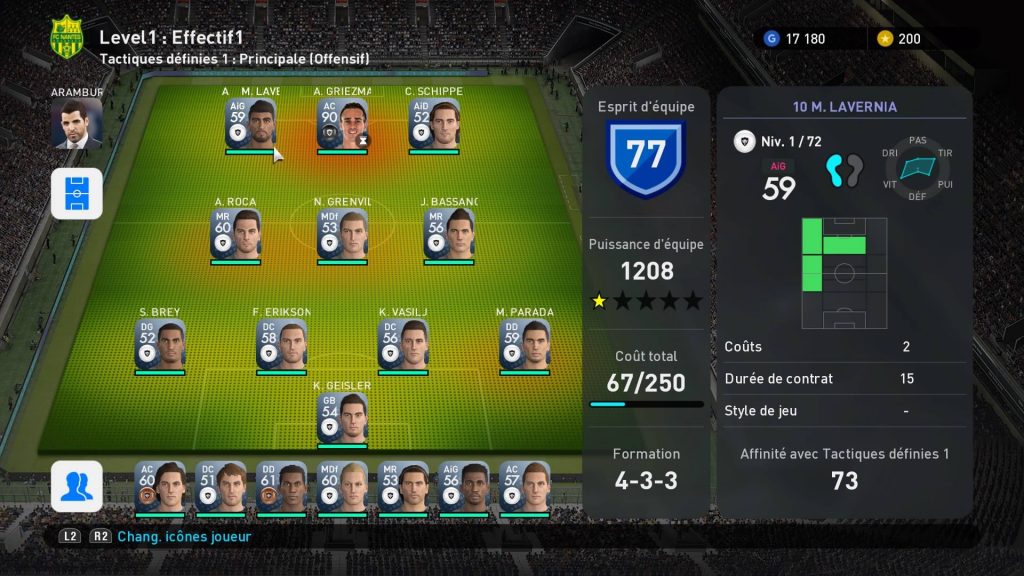Pick A. Roca's midfielder card
This screenshot has height=576, width=1024.
click(x=235, y=234)
